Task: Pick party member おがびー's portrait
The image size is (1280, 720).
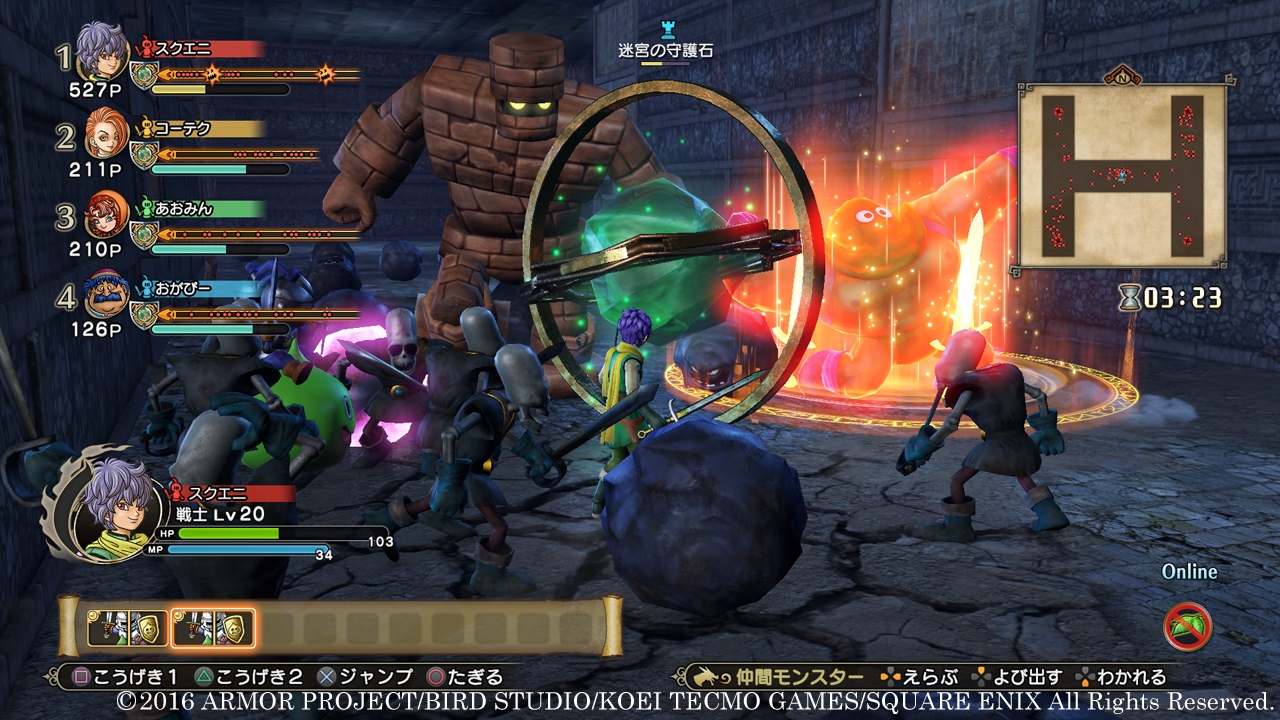Action: click(x=105, y=297)
